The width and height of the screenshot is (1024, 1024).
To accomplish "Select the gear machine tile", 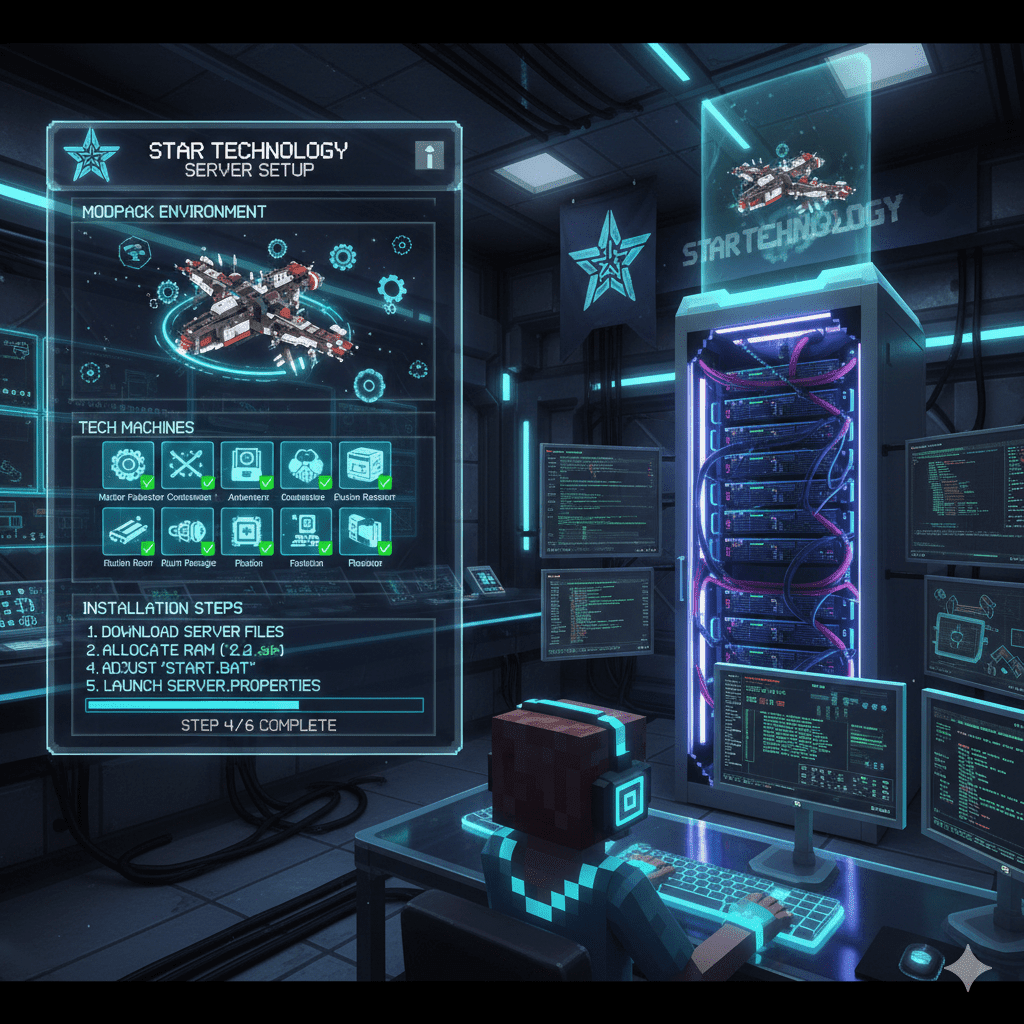I will pos(128,466).
